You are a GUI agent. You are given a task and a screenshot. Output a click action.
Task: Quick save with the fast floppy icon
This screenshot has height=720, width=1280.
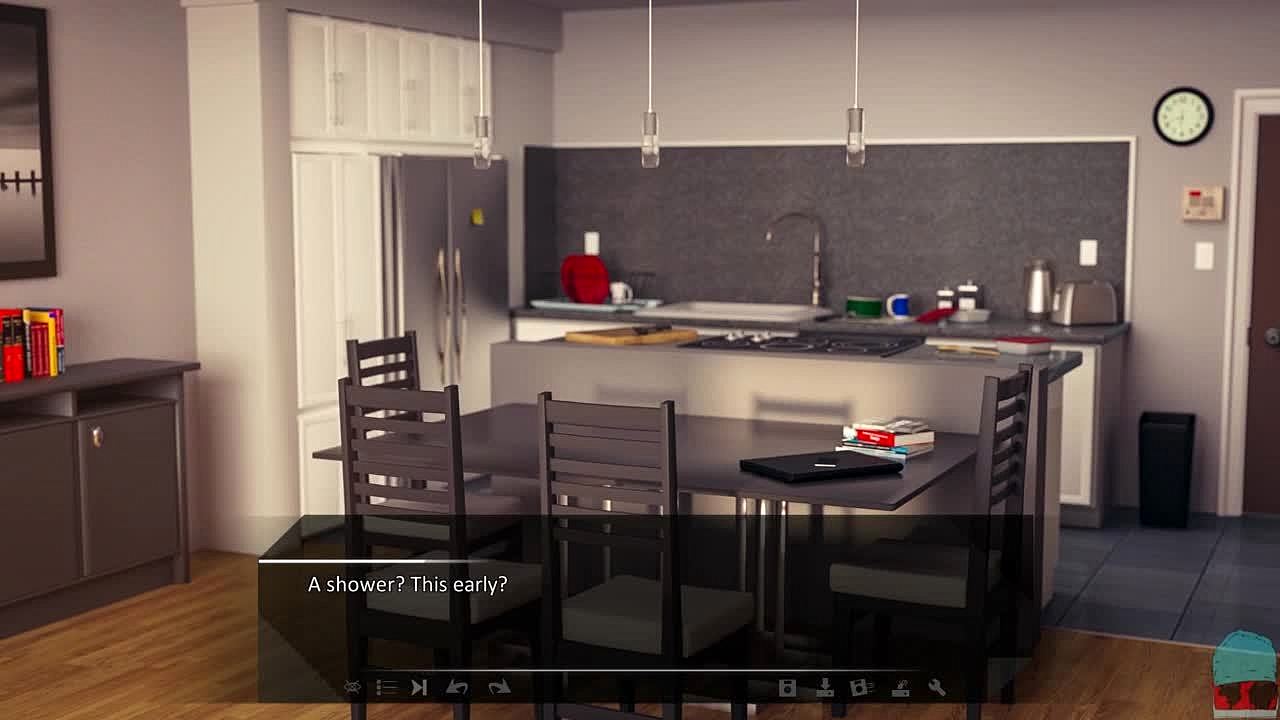click(x=861, y=688)
